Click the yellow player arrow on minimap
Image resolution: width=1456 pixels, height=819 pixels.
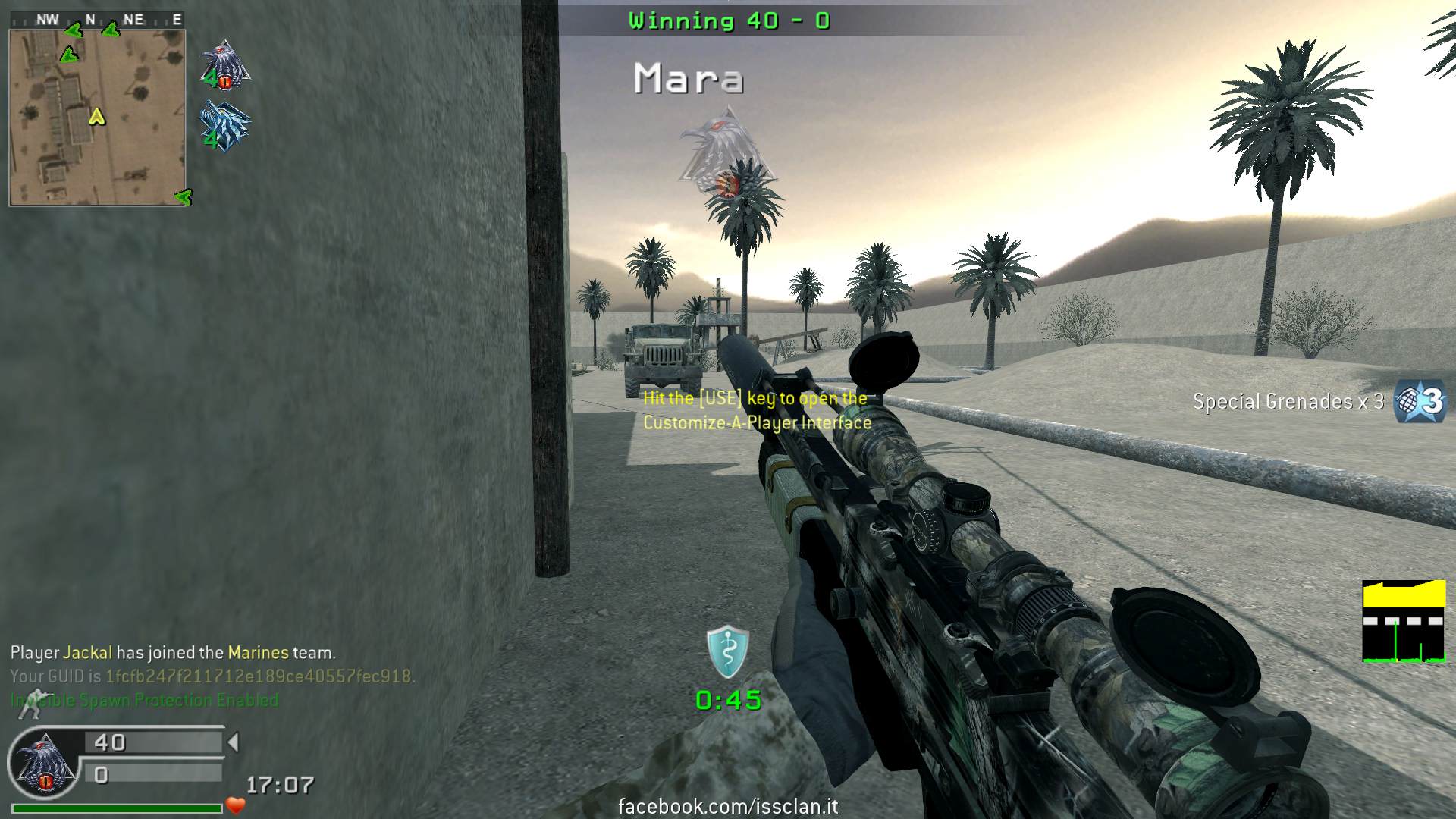tap(96, 117)
